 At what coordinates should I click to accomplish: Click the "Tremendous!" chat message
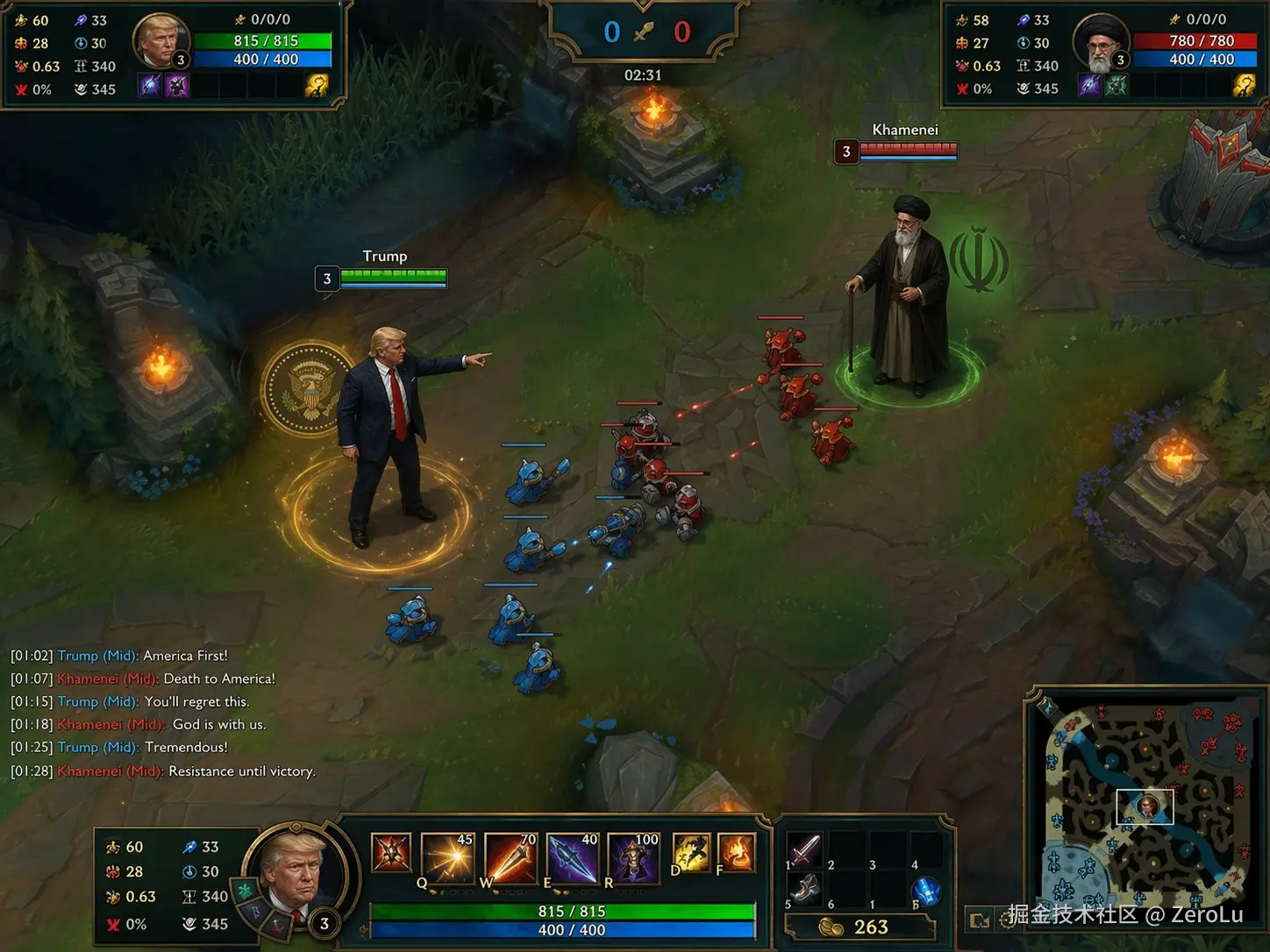click(x=186, y=747)
